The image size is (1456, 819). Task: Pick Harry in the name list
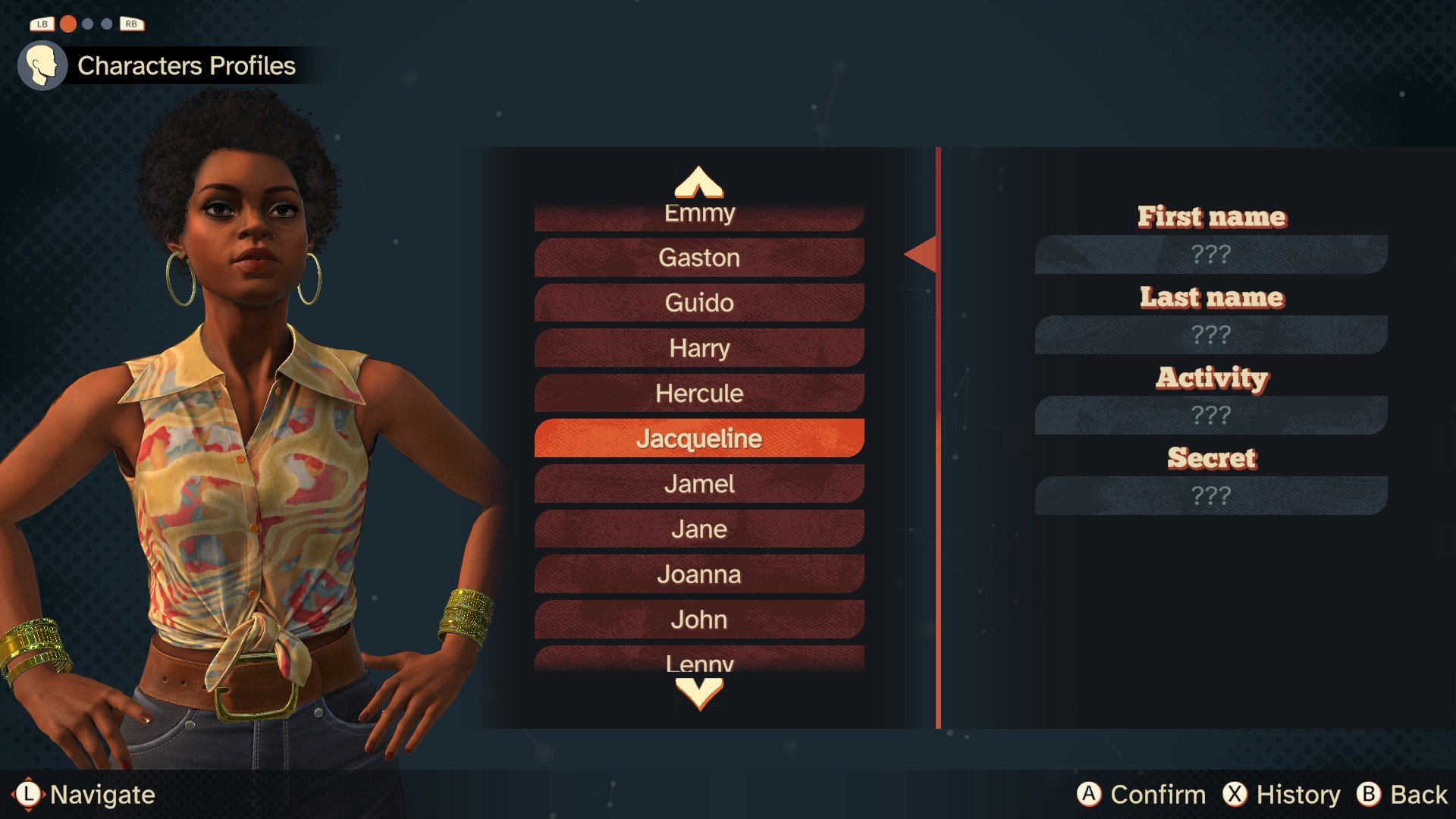[698, 348]
